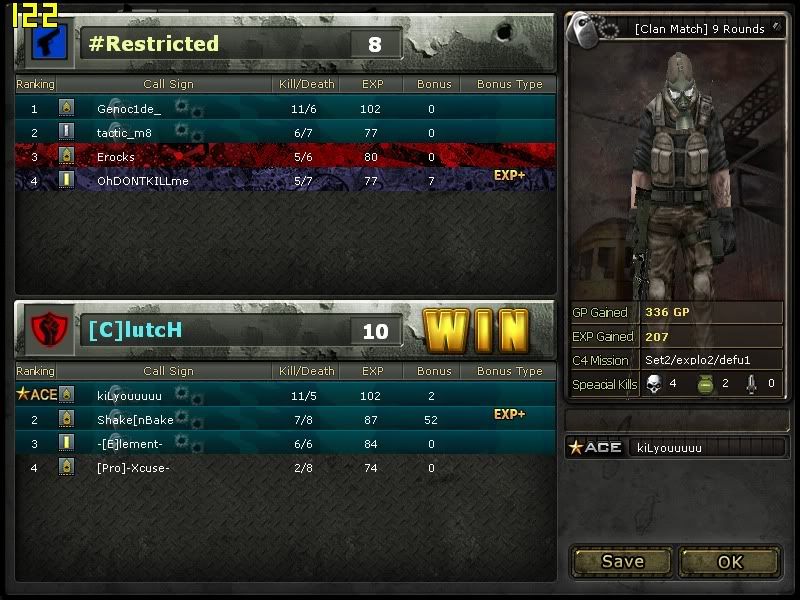Select the tactic_m8 player row
This screenshot has height=600, width=800.
125,133
